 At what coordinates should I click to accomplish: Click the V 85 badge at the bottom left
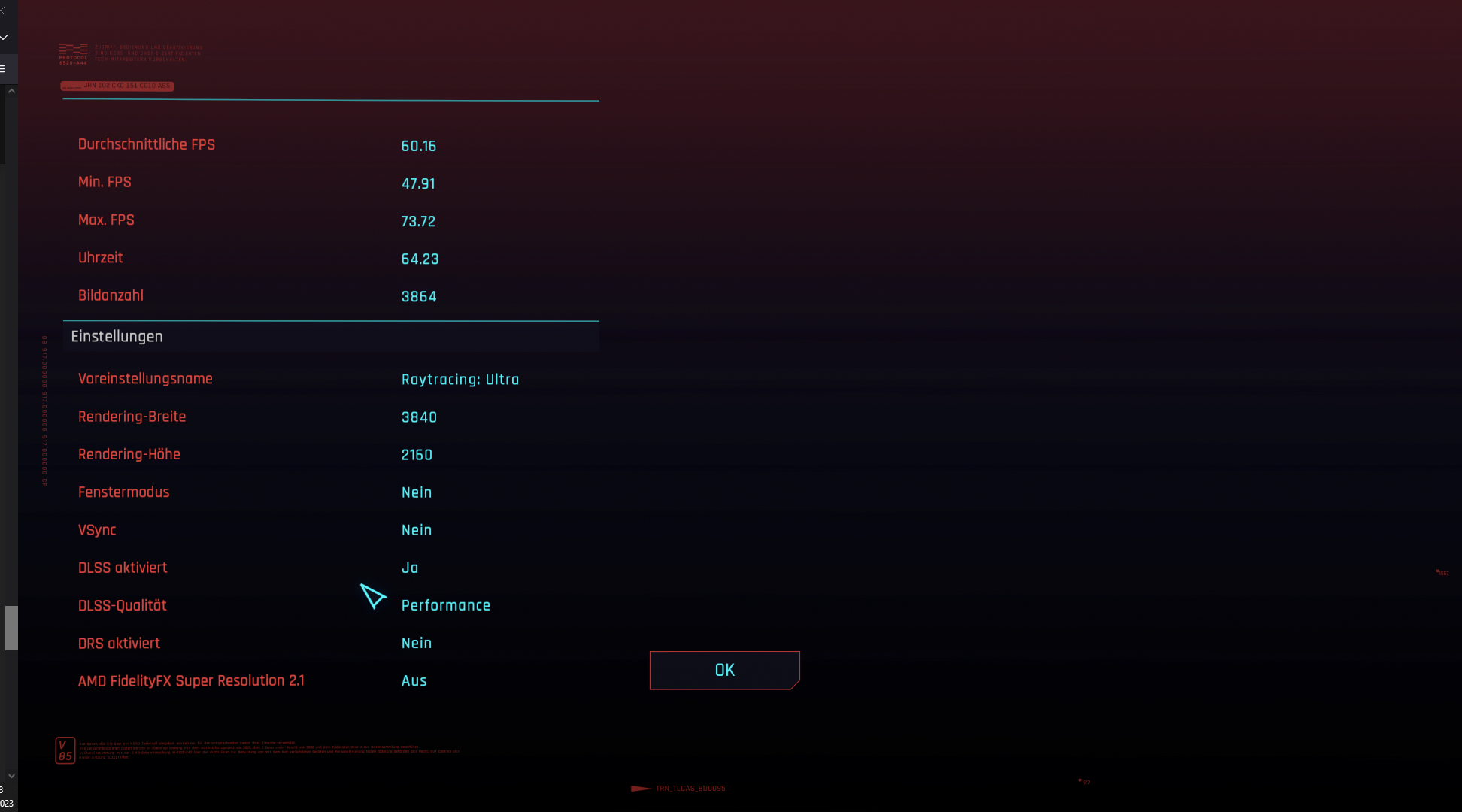click(x=64, y=750)
